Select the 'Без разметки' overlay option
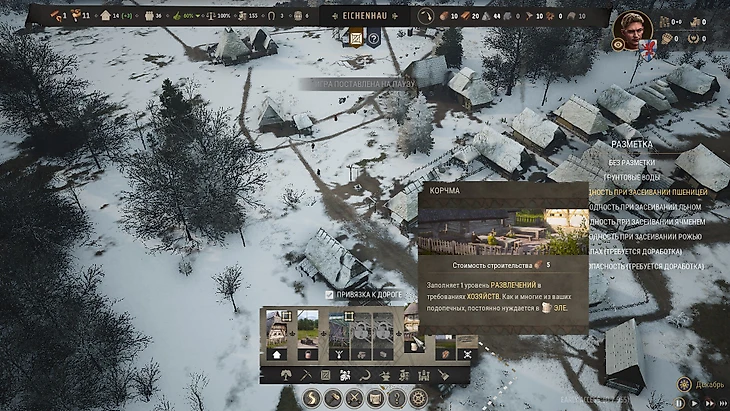730x411 pixels. (631, 162)
